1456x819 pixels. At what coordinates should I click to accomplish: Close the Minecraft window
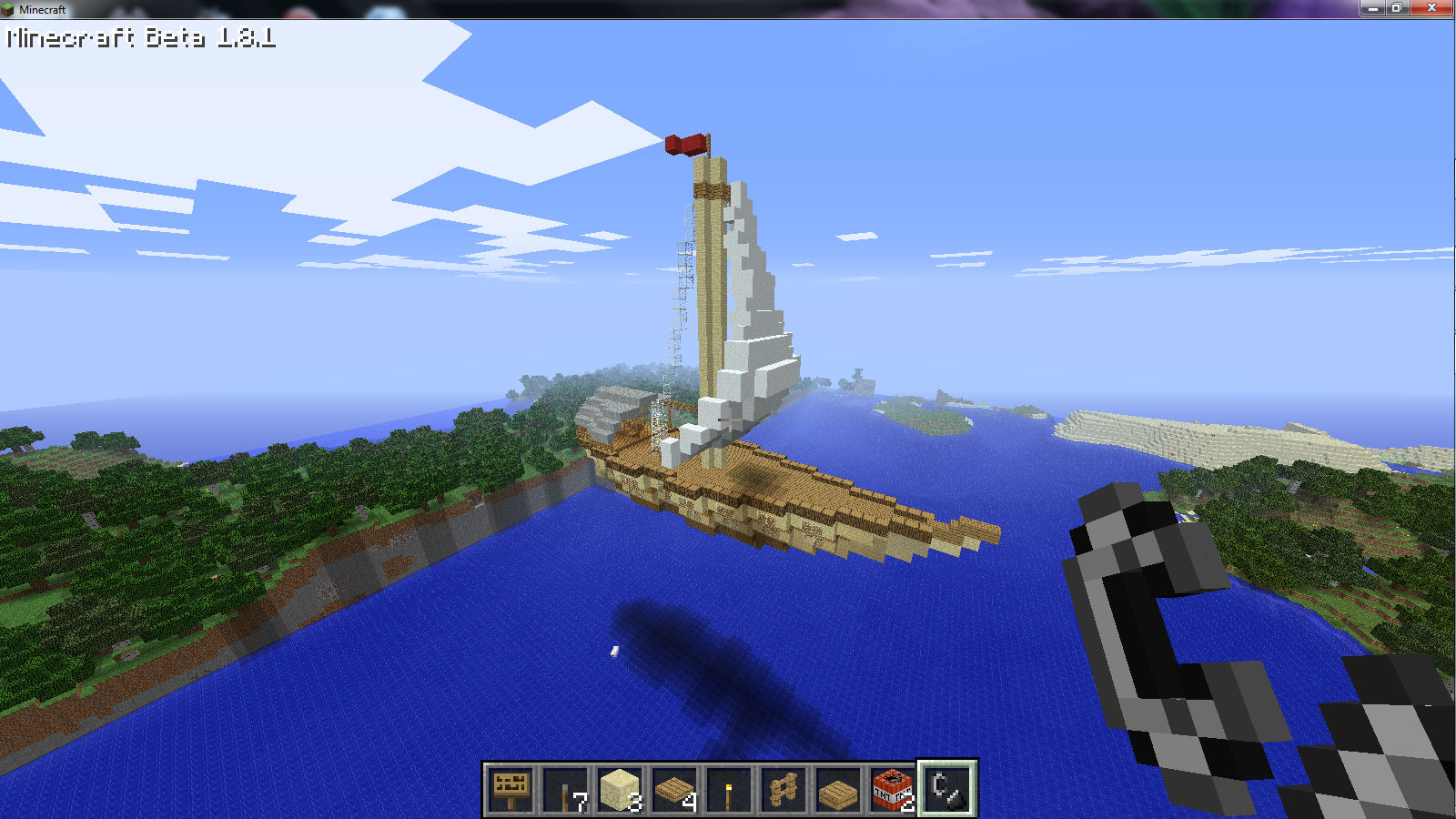pos(1431,8)
